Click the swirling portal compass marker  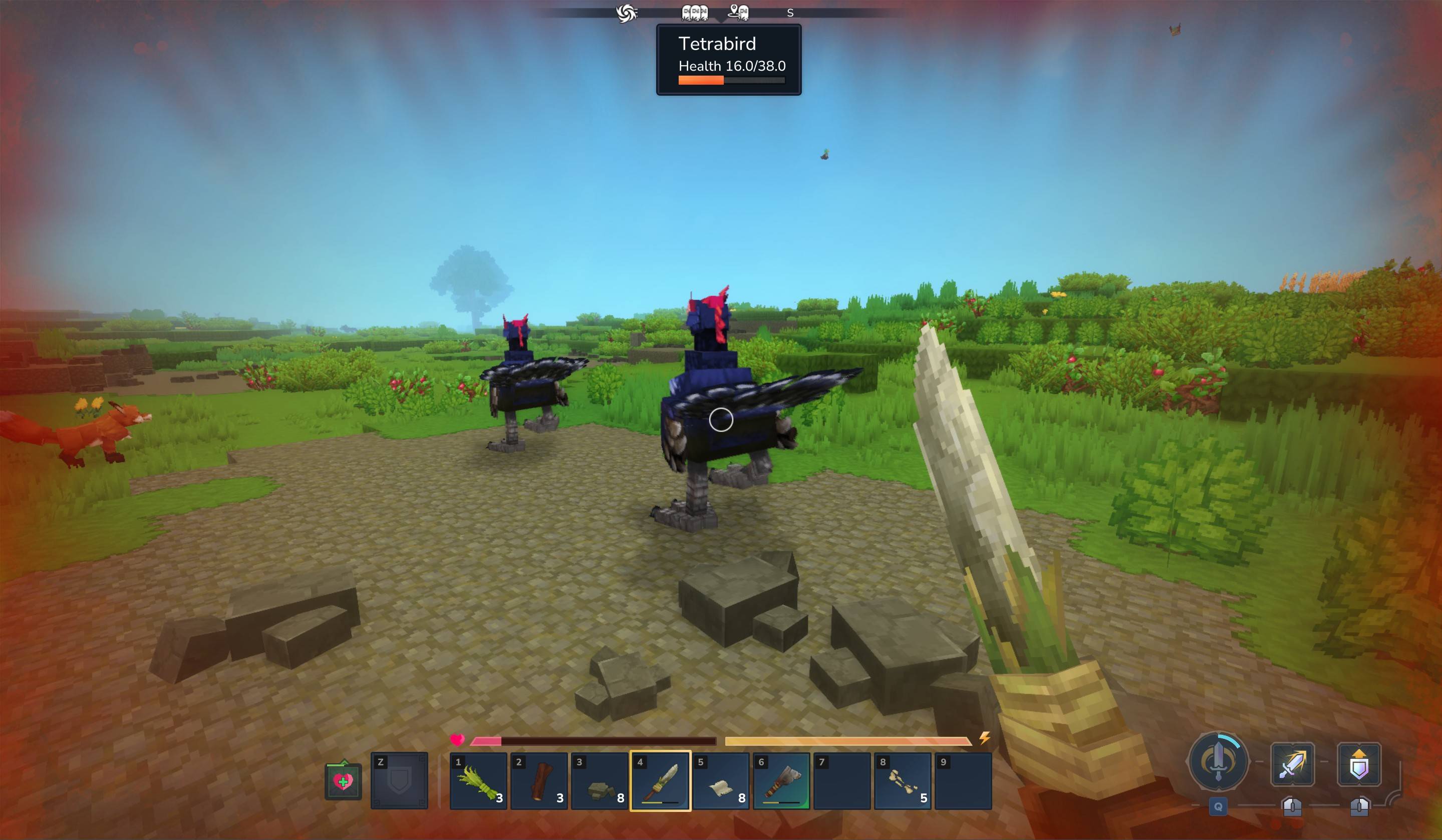pos(627,13)
